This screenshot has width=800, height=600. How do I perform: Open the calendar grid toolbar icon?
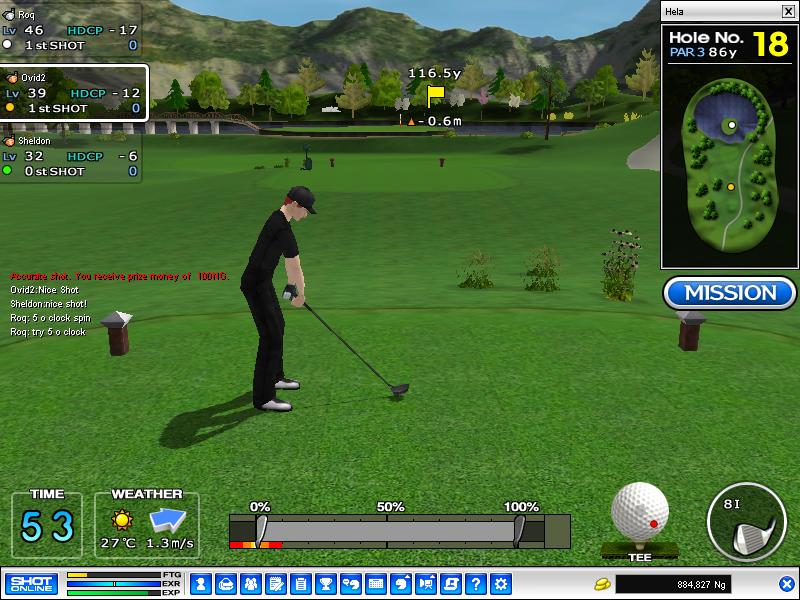point(376,583)
